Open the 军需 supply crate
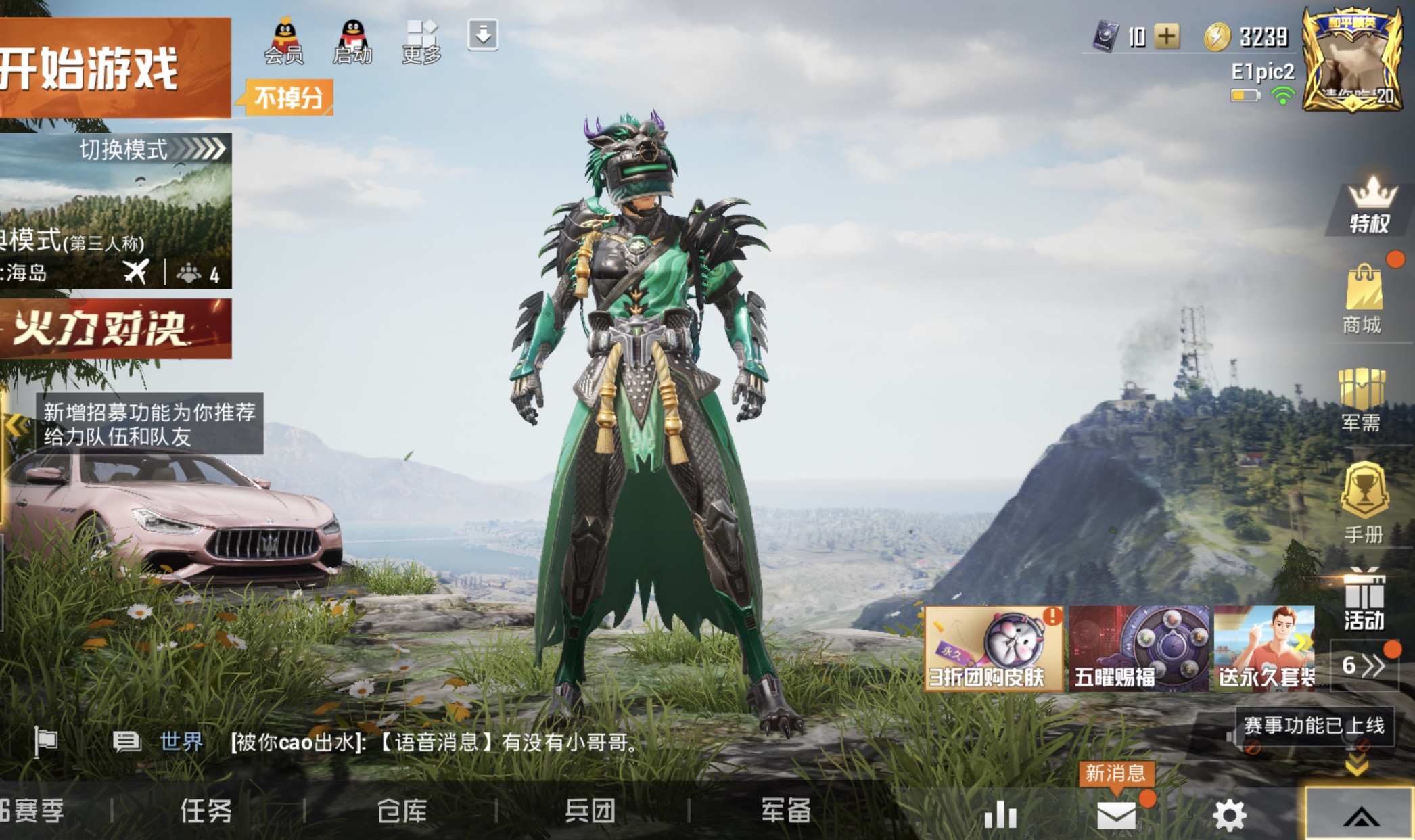The image size is (1415, 840). pos(1362,399)
